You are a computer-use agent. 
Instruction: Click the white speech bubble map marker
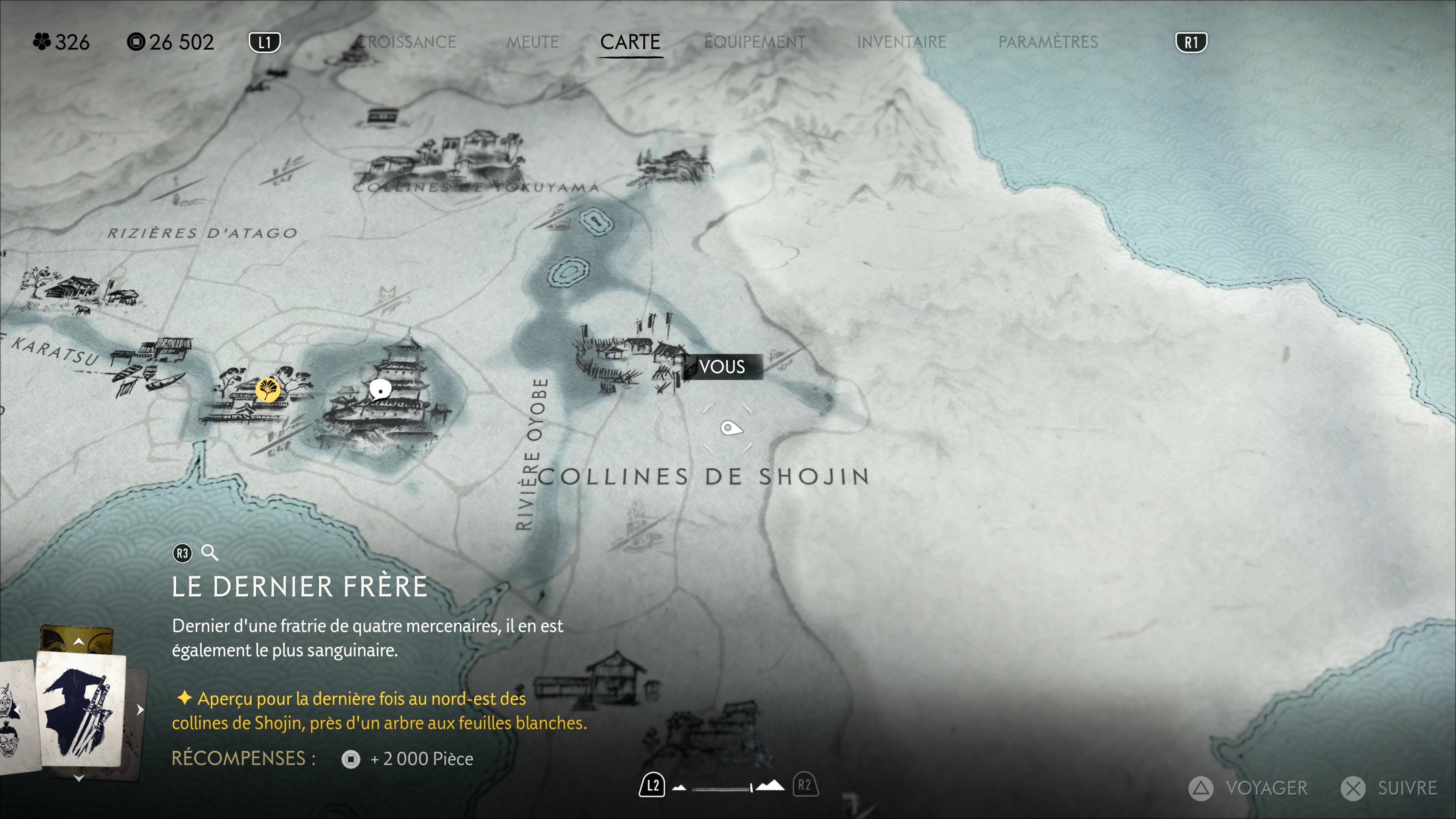[380, 389]
